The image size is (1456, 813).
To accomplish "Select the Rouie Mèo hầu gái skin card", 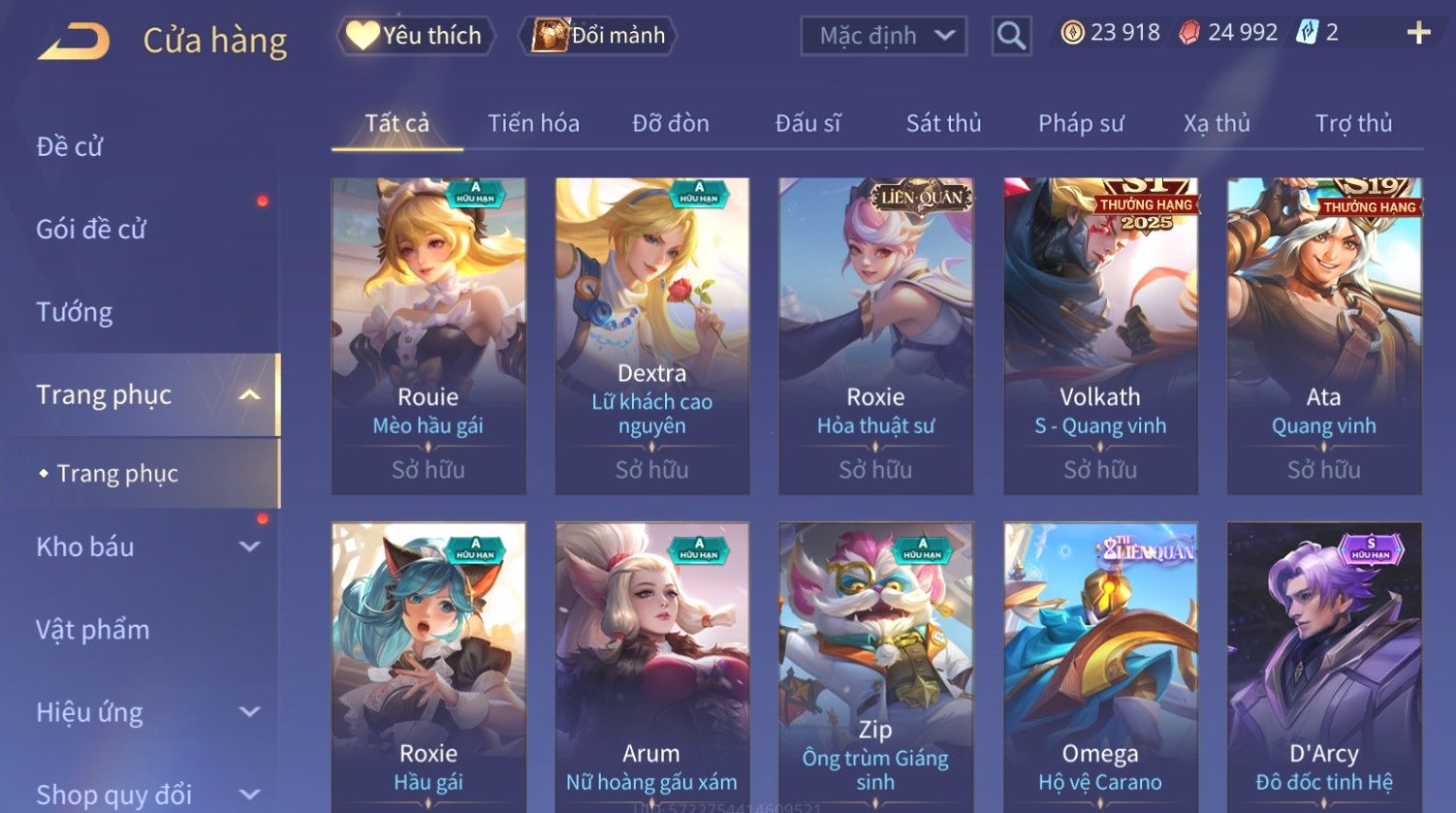I will tap(428, 334).
